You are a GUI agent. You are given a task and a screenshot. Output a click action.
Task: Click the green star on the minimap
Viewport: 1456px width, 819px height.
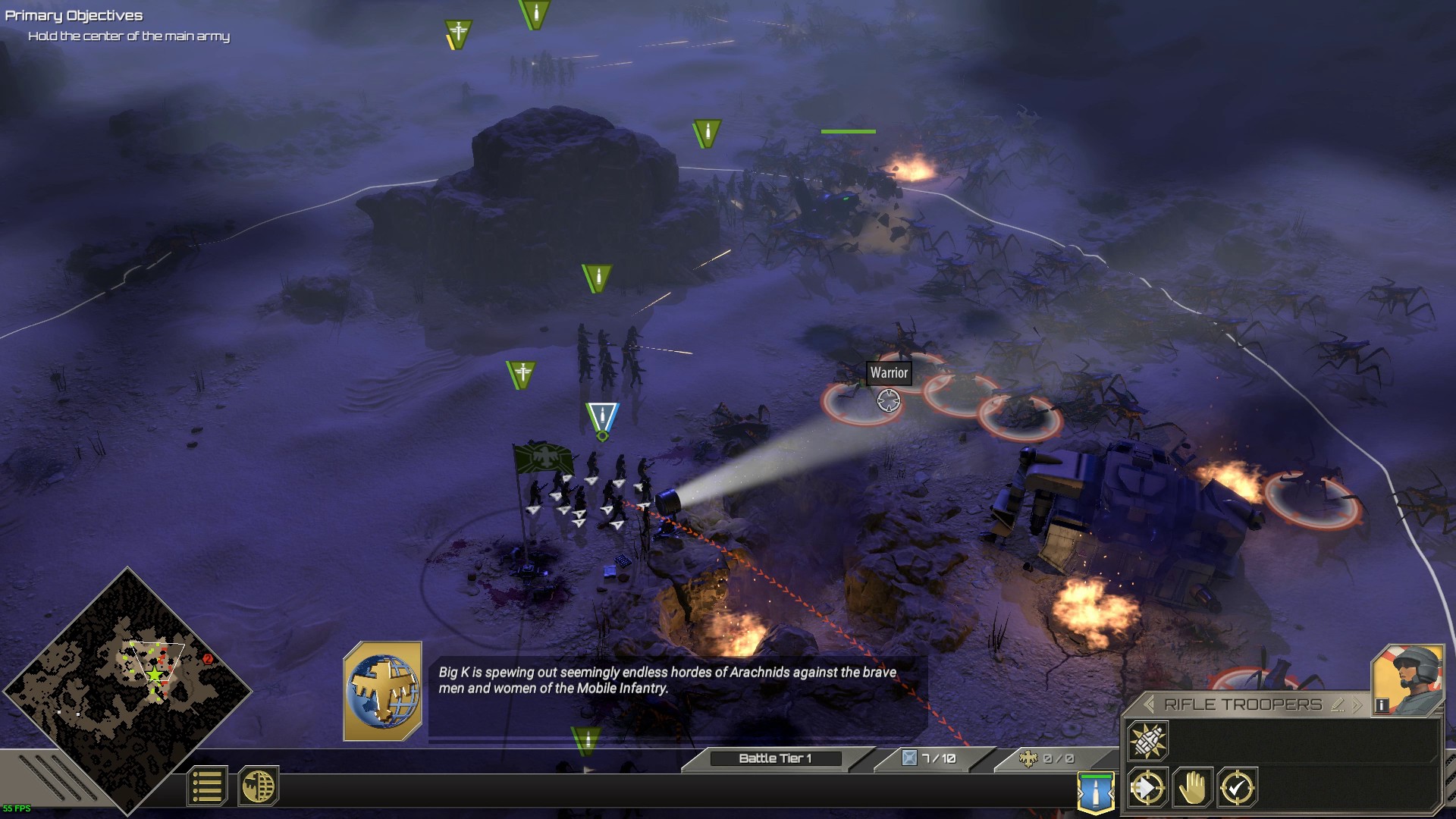155,674
